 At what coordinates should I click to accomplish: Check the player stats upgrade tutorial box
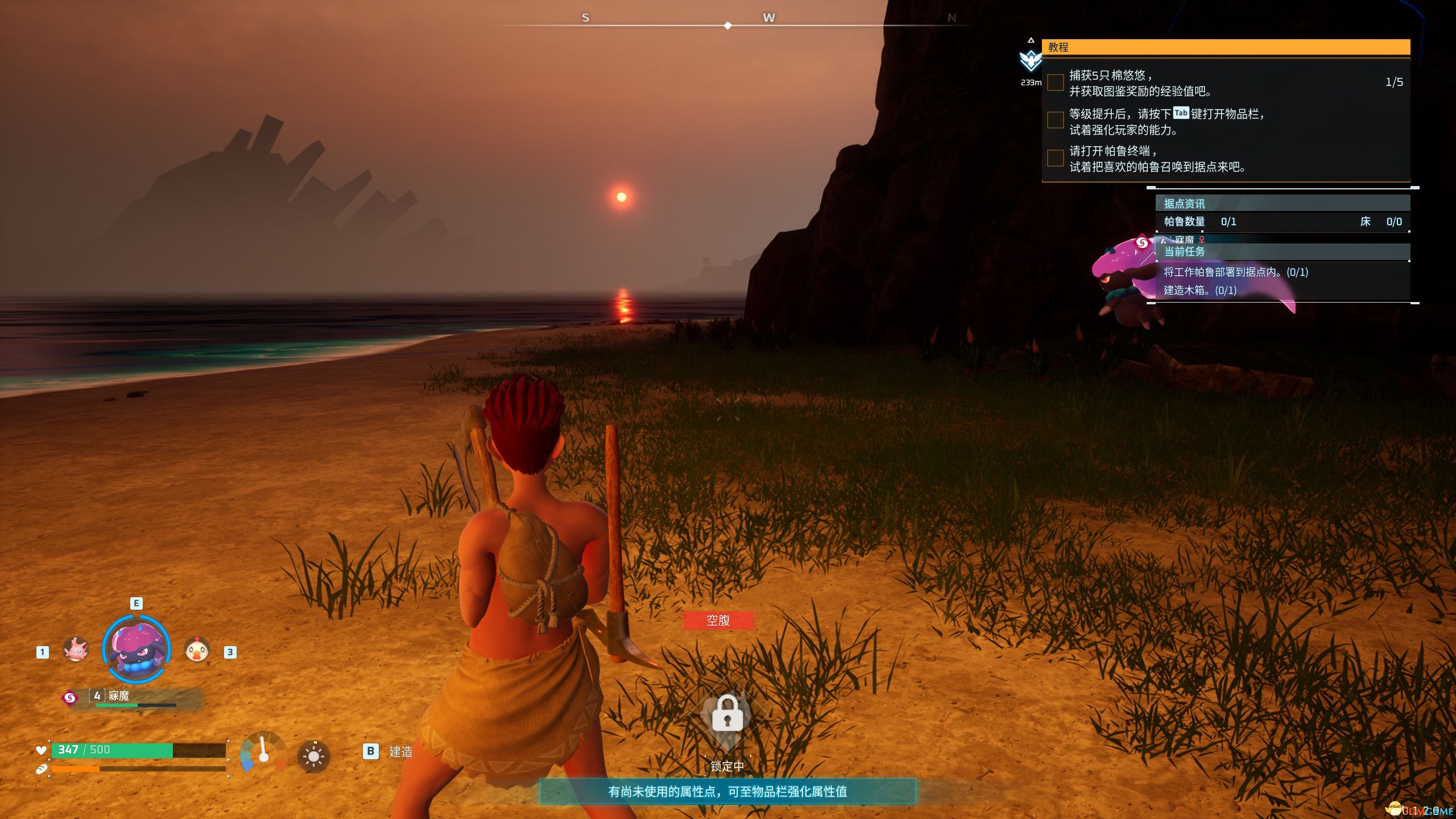point(1056,121)
